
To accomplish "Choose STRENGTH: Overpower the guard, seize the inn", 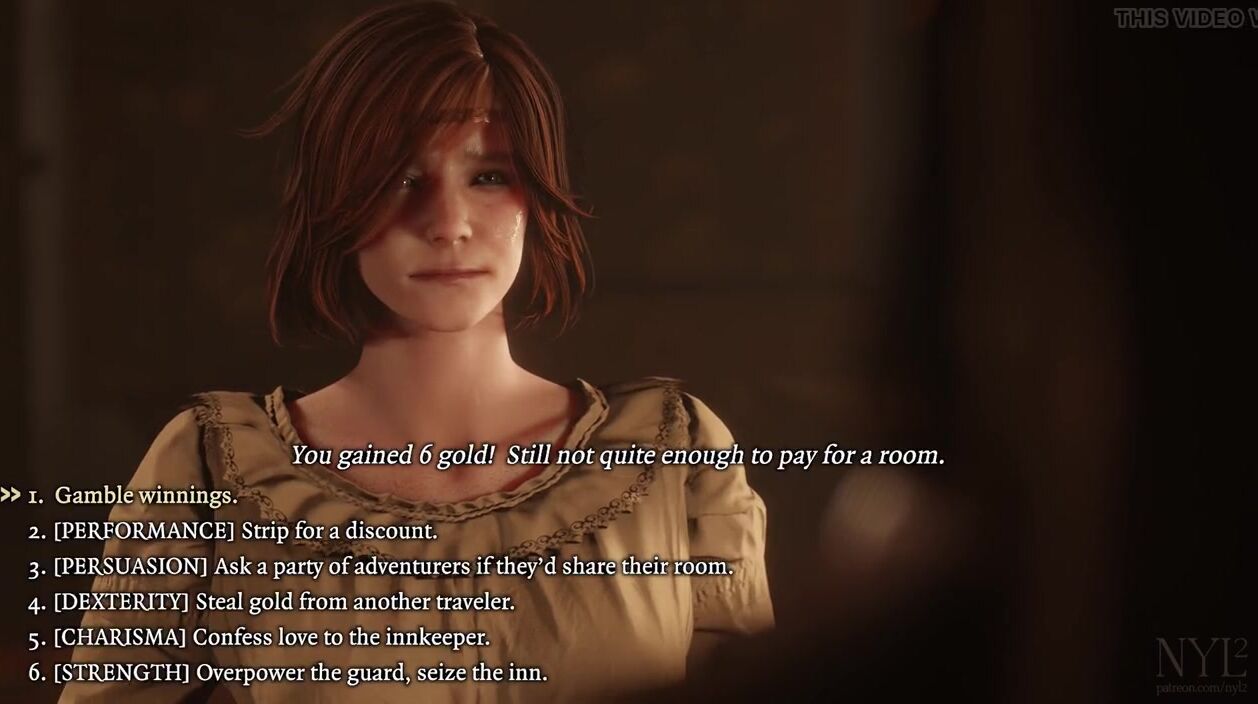I will click(x=300, y=673).
